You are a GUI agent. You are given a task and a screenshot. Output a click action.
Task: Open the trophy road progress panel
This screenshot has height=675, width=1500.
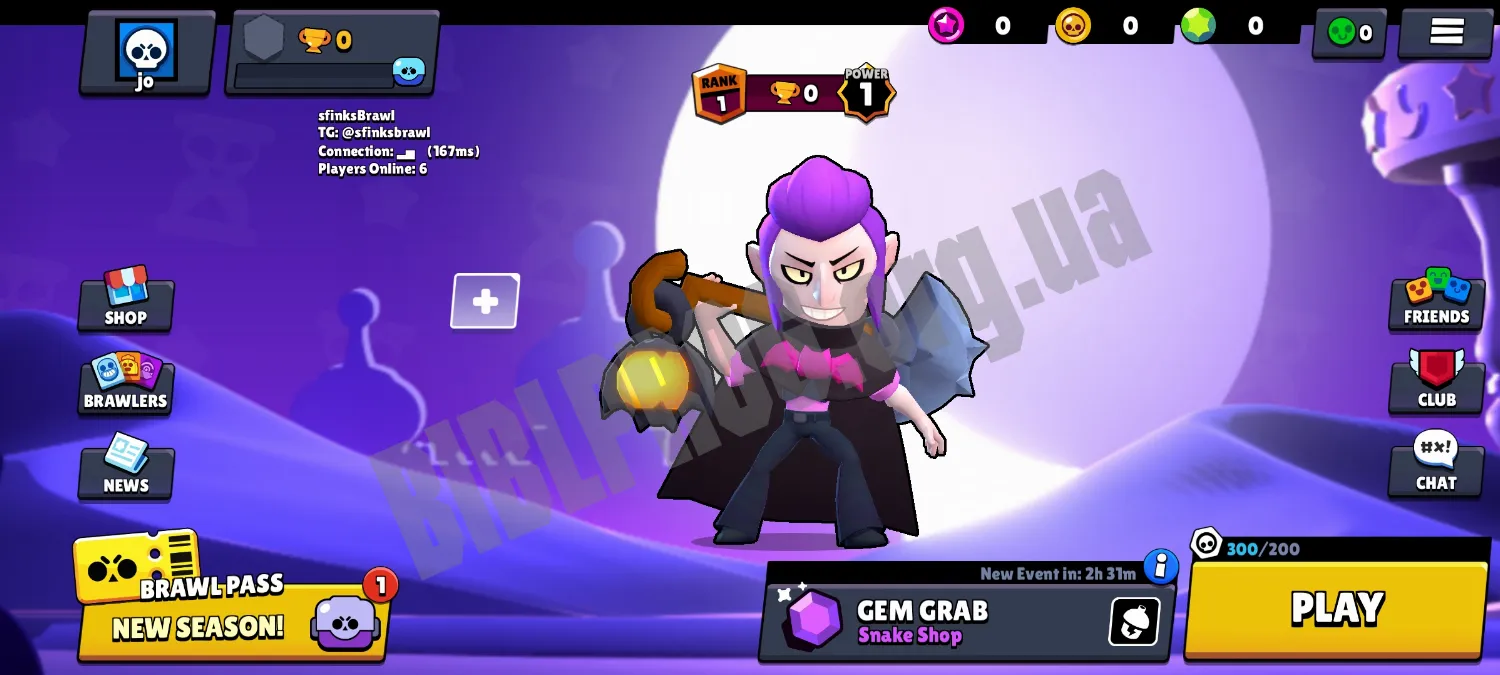pyautogui.click(x=332, y=53)
